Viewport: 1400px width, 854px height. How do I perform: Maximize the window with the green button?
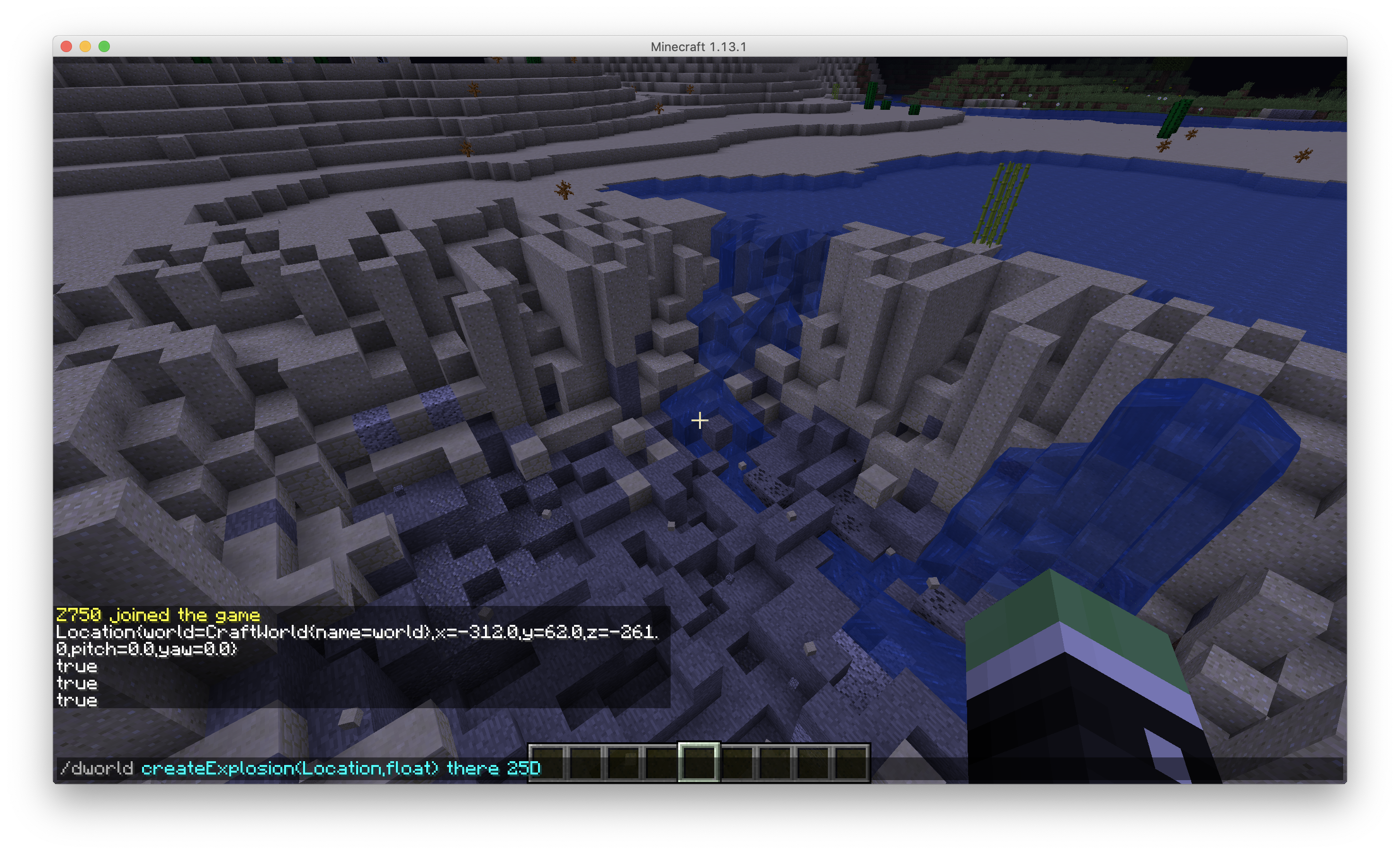tap(104, 46)
